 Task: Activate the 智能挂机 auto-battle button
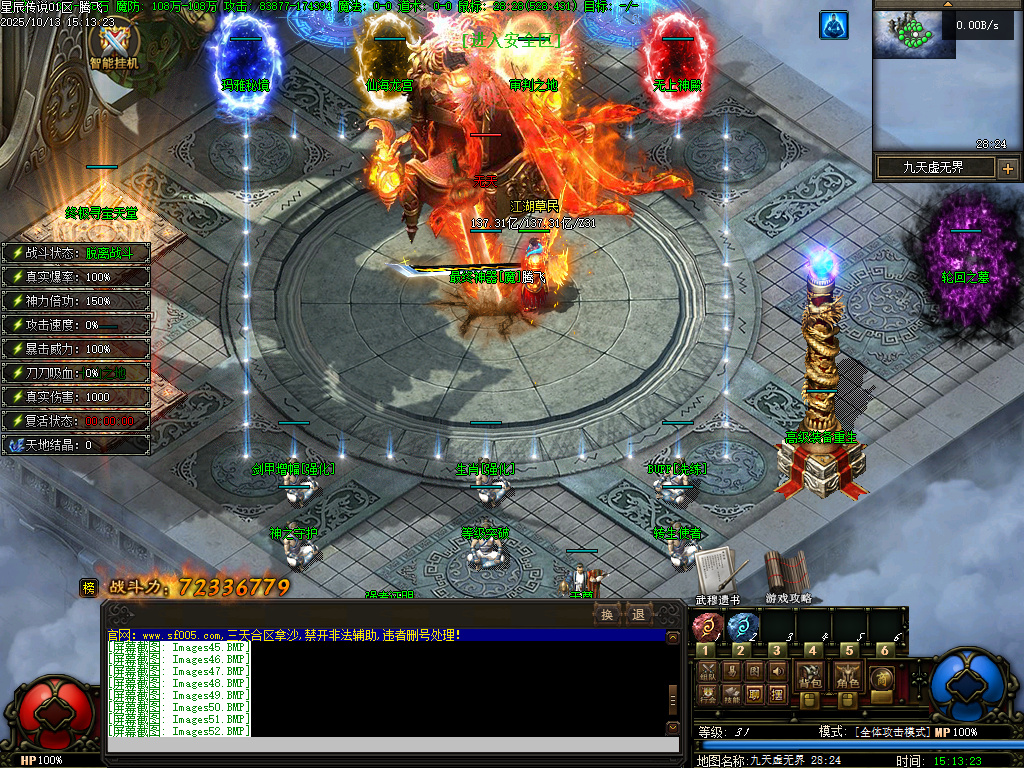[114, 45]
